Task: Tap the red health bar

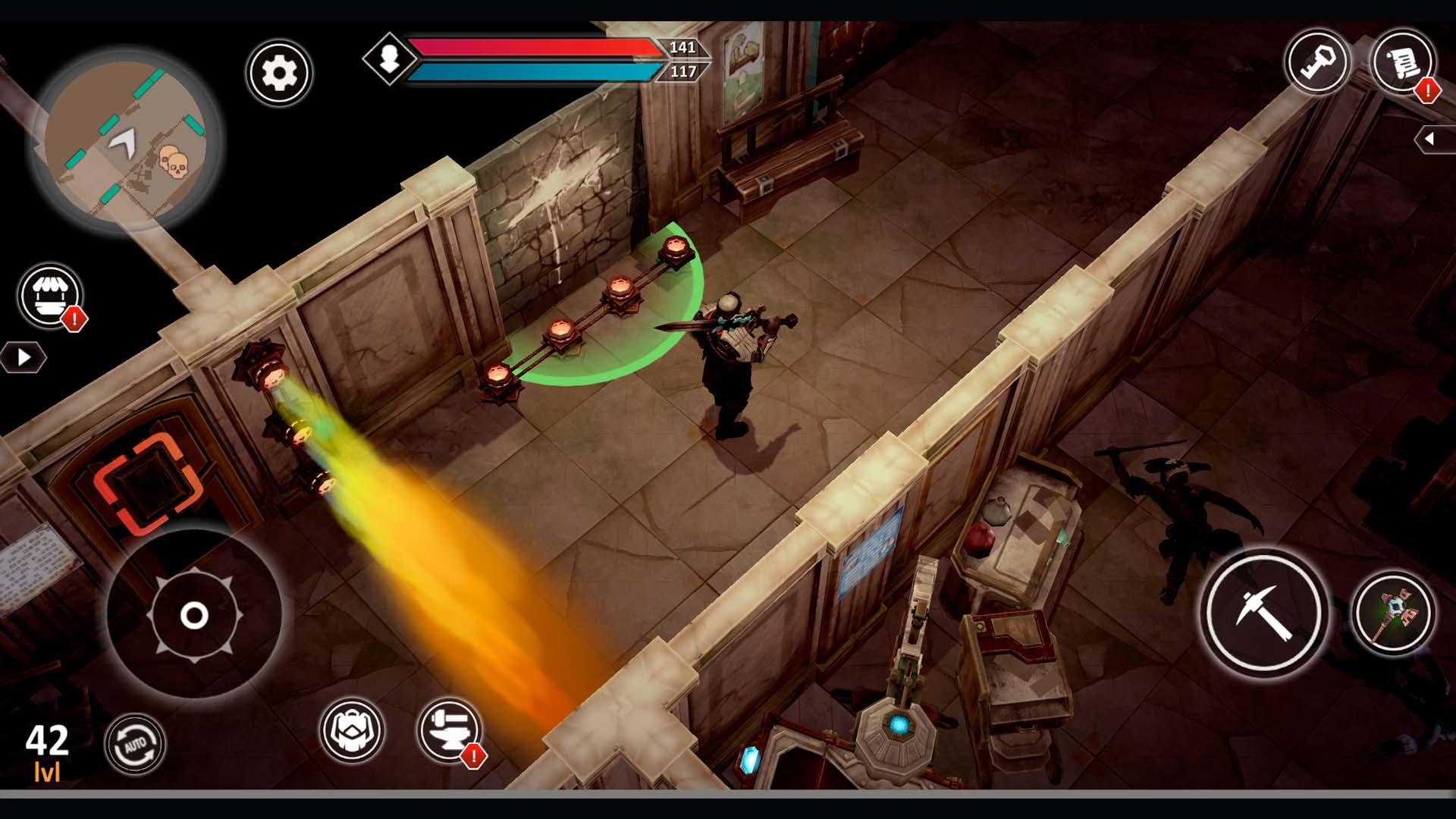Action: pos(531,47)
